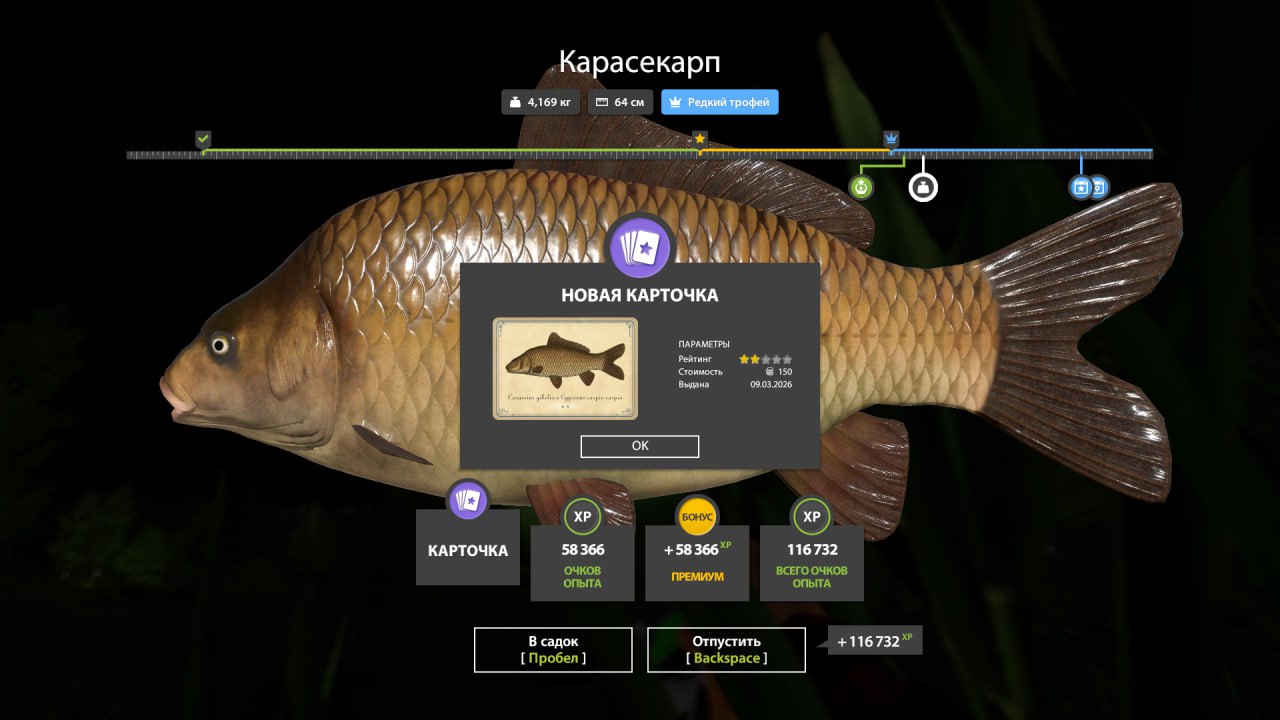Confirm the new card with OK
The height and width of the screenshot is (720, 1280).
pyautogui.click(x=640, y=446)
